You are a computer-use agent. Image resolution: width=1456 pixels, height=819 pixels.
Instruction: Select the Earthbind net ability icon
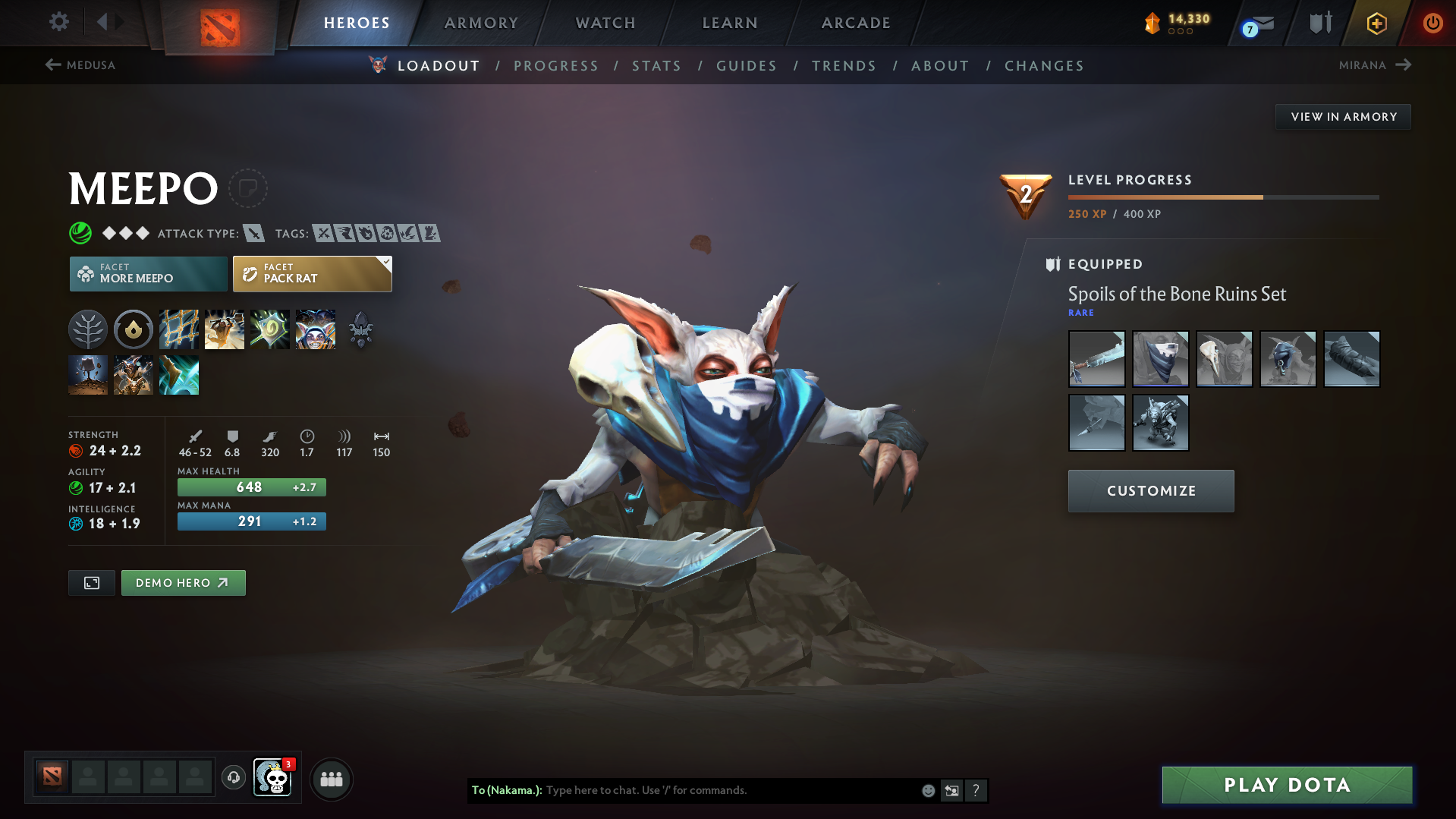coord(179,329)
